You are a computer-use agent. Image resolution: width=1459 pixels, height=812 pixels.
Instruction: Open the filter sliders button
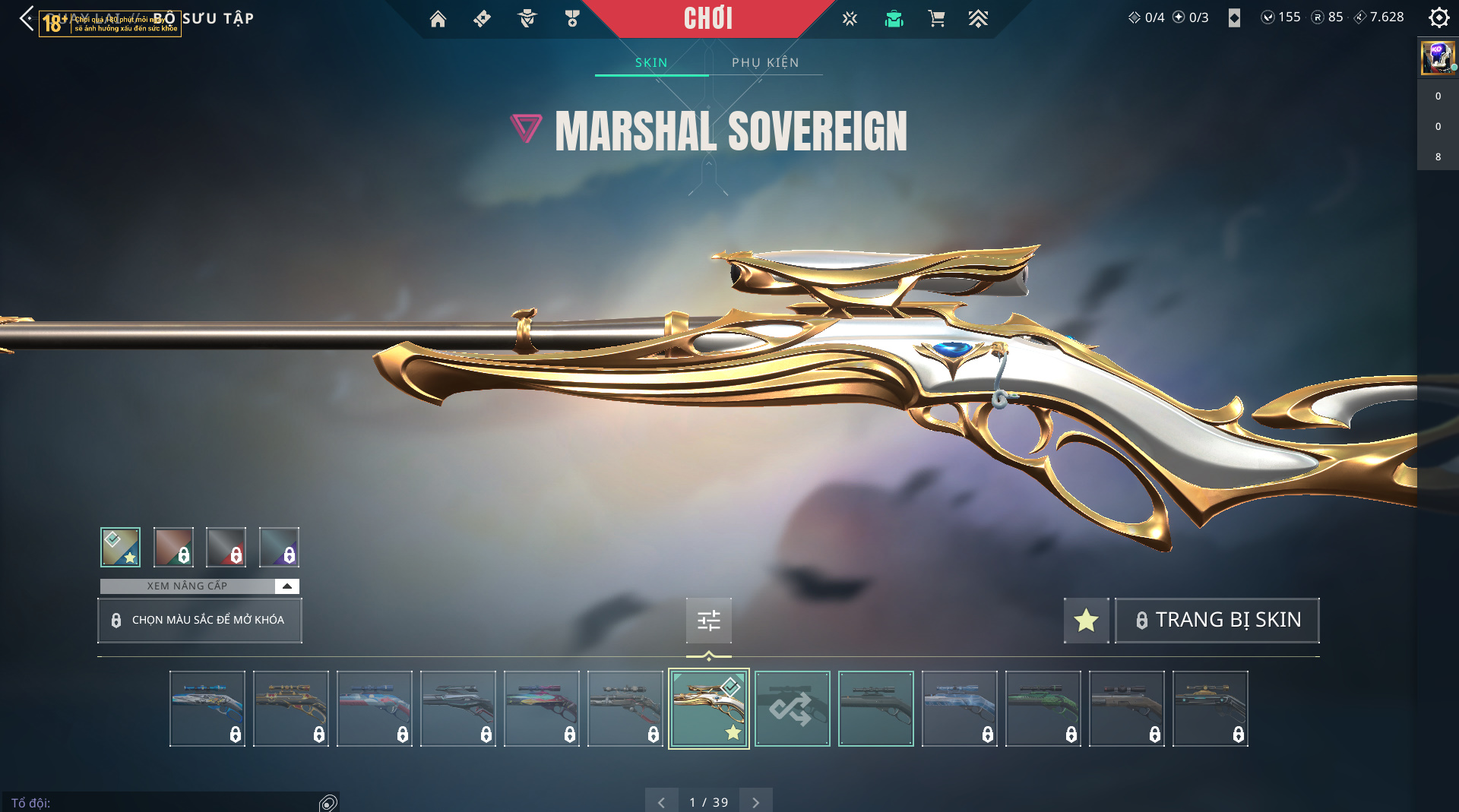(708, 621)
